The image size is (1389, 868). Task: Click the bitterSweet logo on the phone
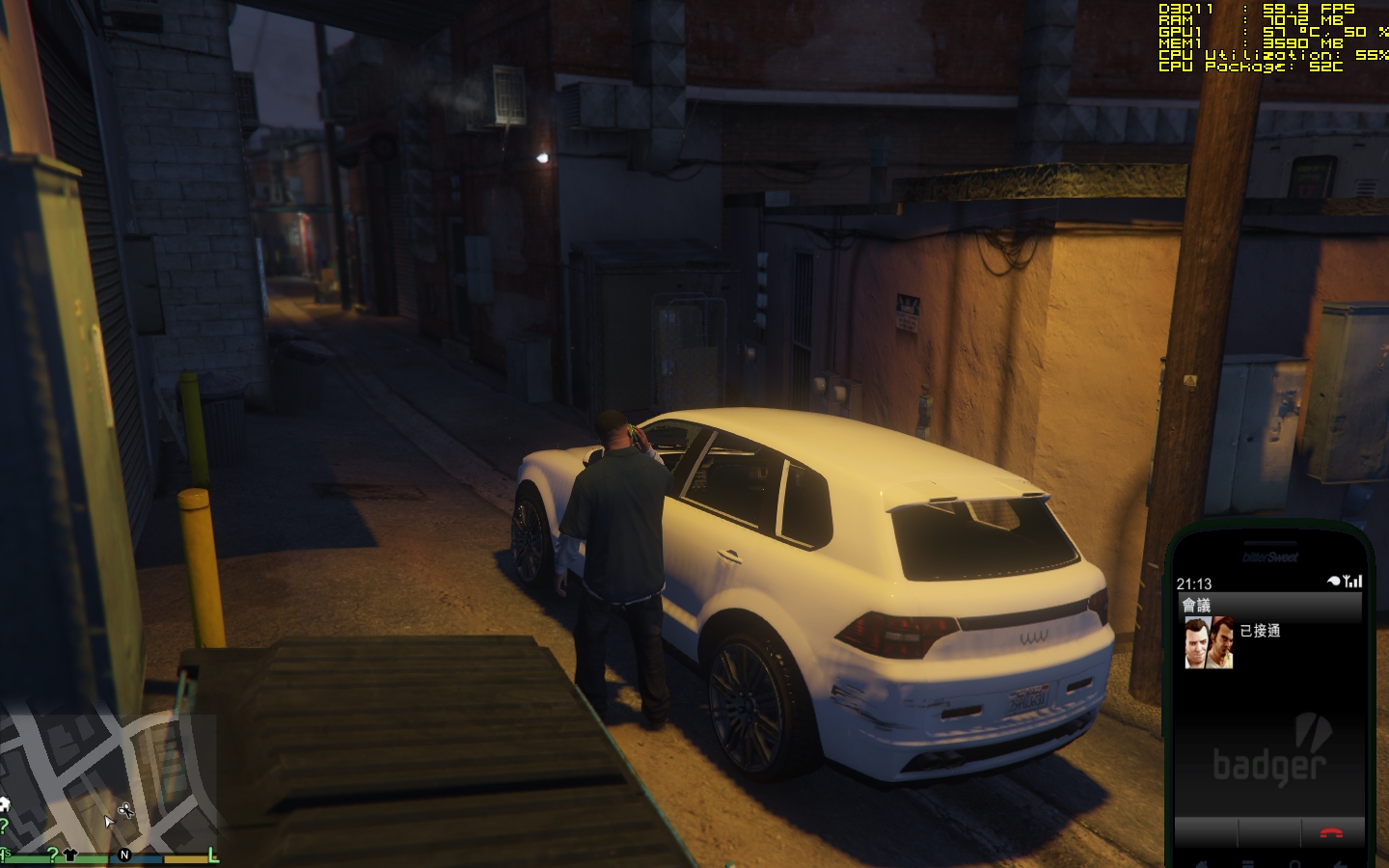pos(1270,556)
